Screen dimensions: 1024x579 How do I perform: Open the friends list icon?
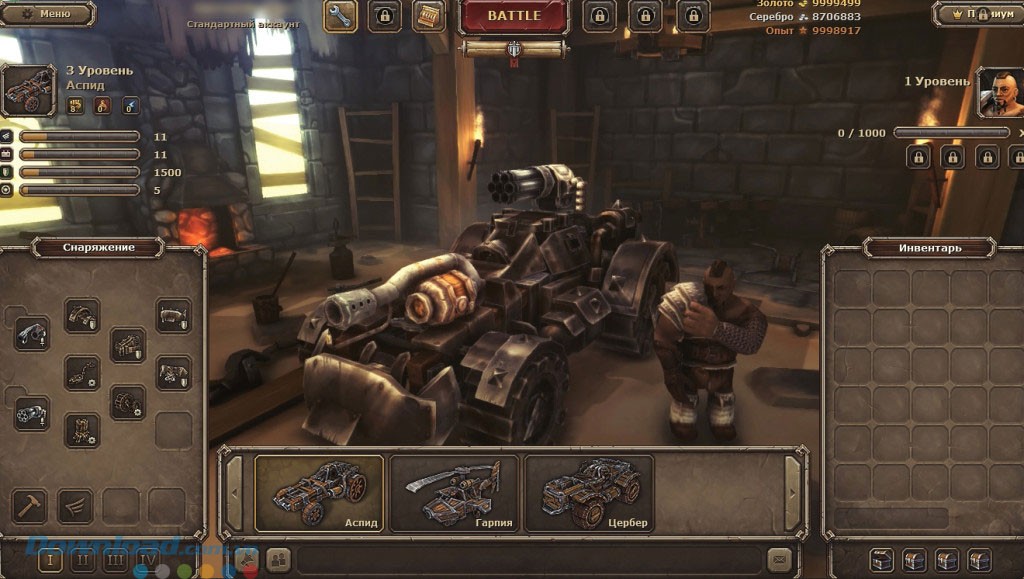pyautogui.click(x=277, y=559)
